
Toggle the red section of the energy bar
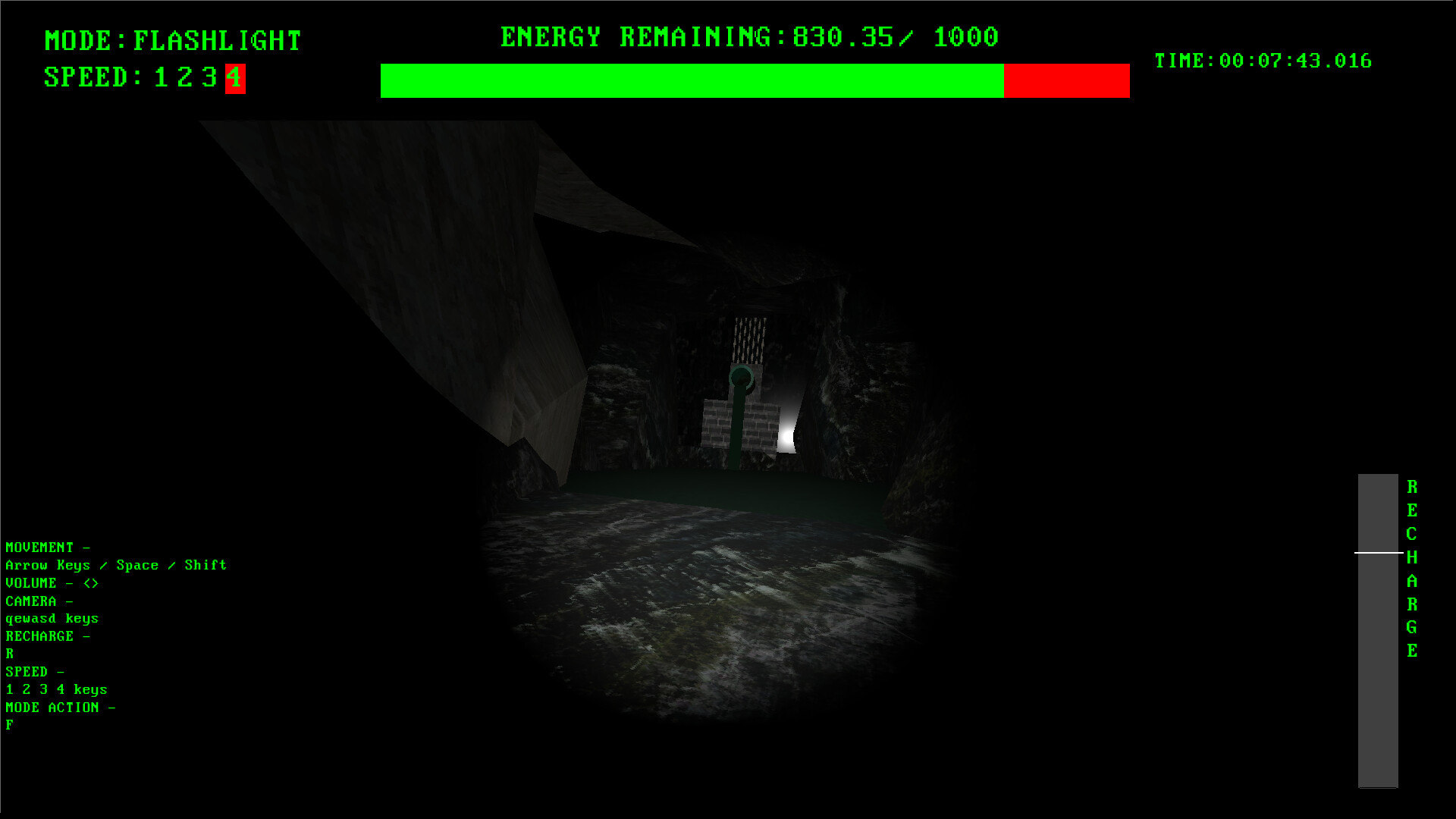click(x=1065, y=80)
